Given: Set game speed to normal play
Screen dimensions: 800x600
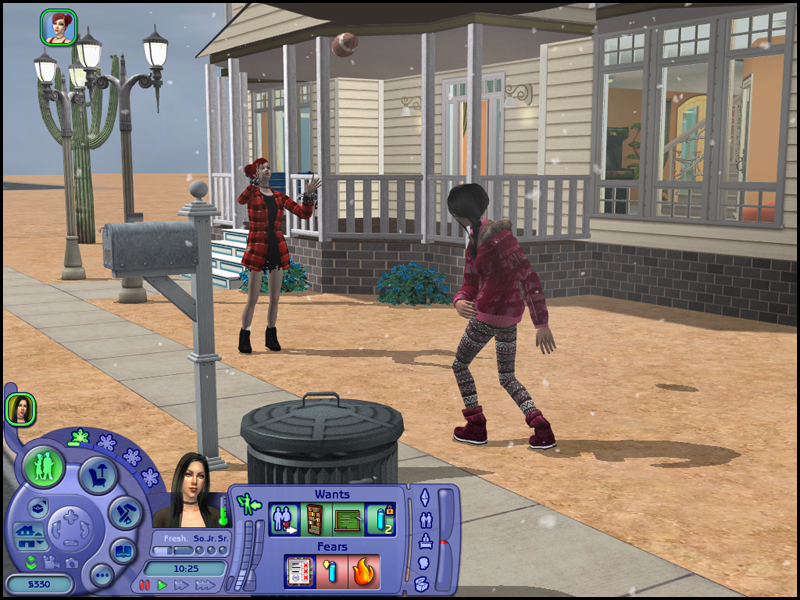Looking at the screenshot, I should (162, 585).
